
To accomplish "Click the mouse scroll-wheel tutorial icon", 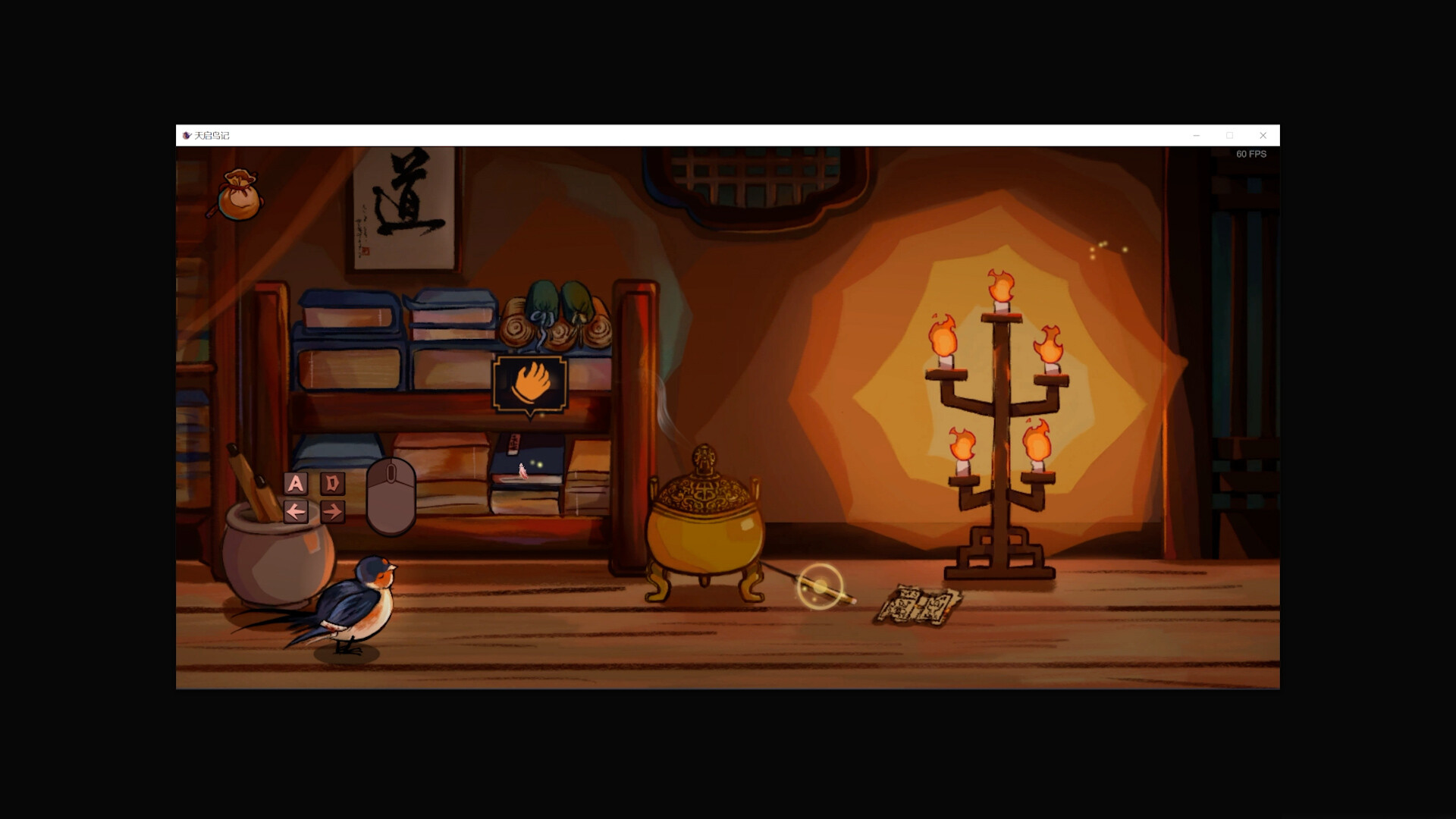I will 391,493.
